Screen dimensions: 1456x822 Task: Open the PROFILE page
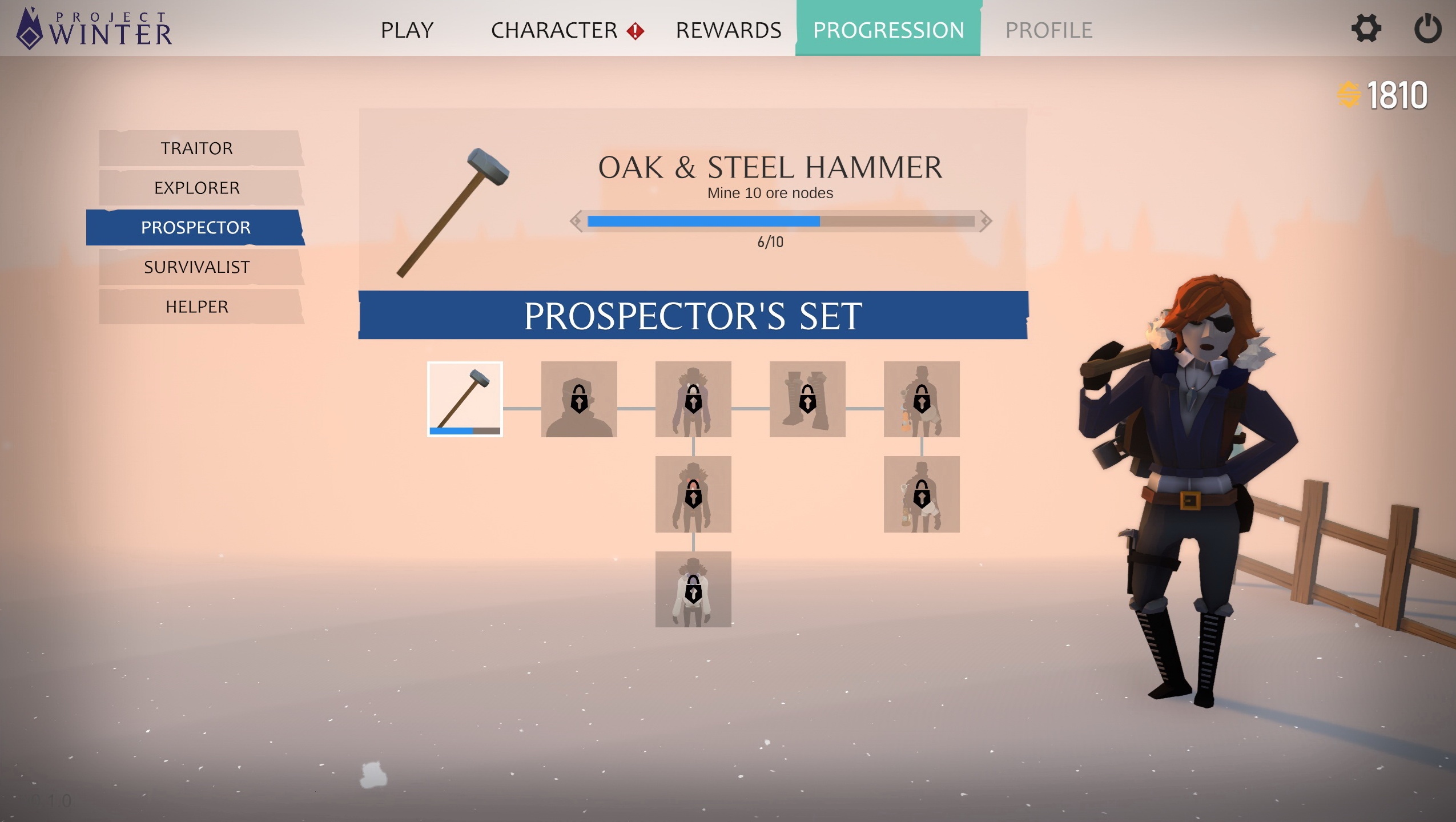[1049, 30]
